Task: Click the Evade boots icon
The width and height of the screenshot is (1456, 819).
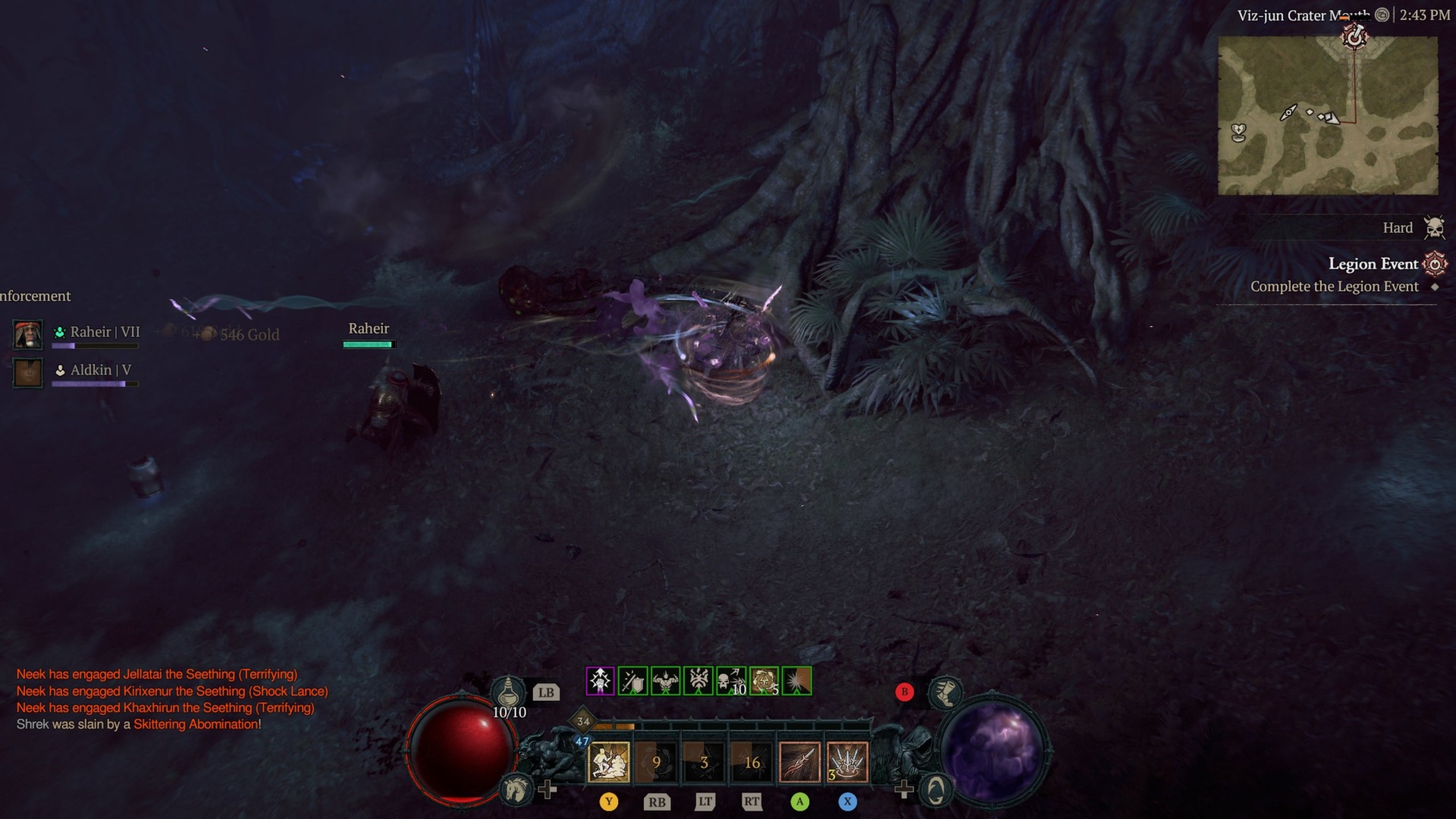Action: 946,692
